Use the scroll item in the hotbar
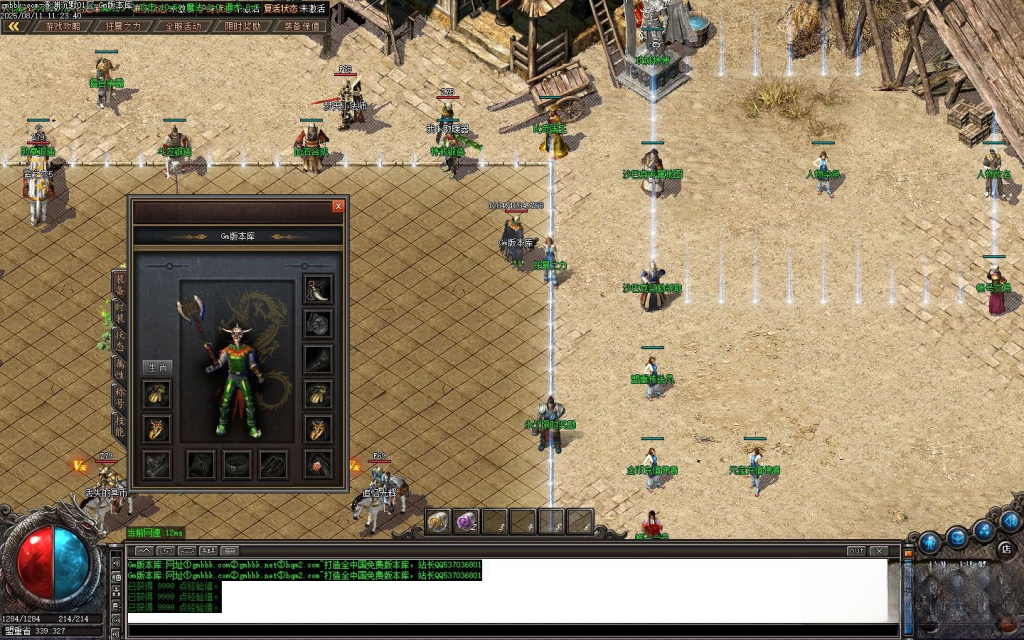 [x=438, y=521]
